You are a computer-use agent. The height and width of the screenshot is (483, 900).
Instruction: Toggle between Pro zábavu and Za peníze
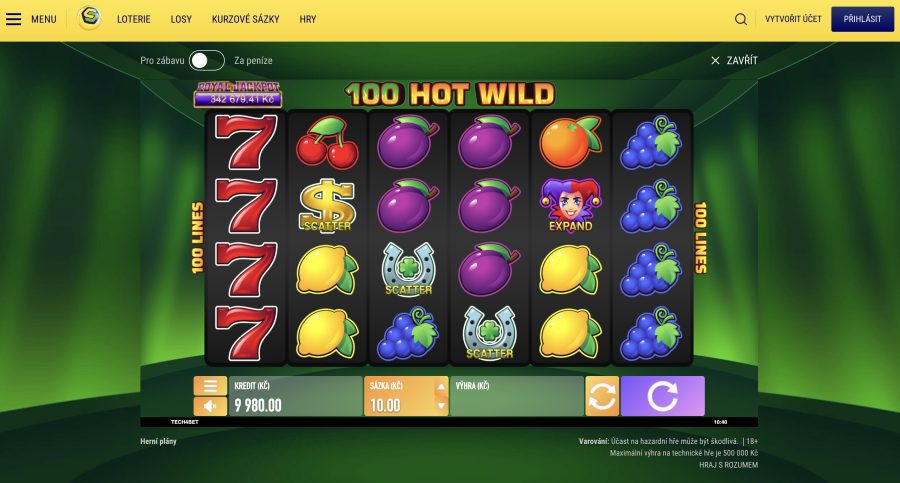207,61
